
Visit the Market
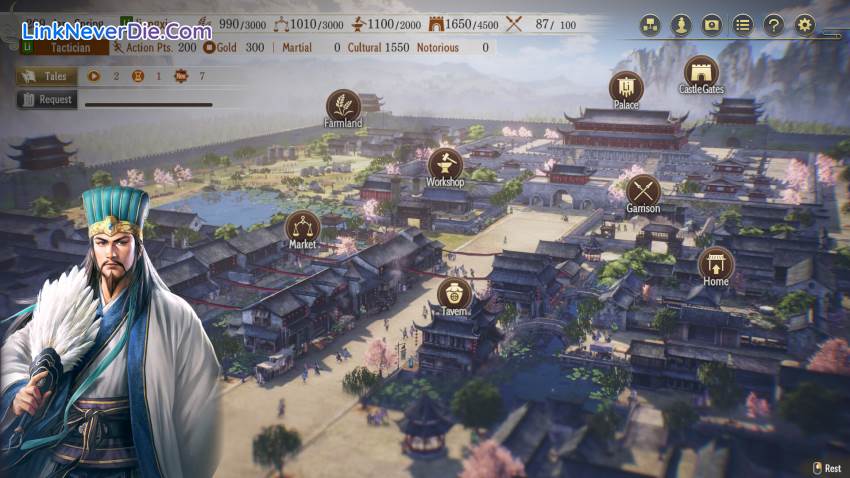tap(303, 227)
